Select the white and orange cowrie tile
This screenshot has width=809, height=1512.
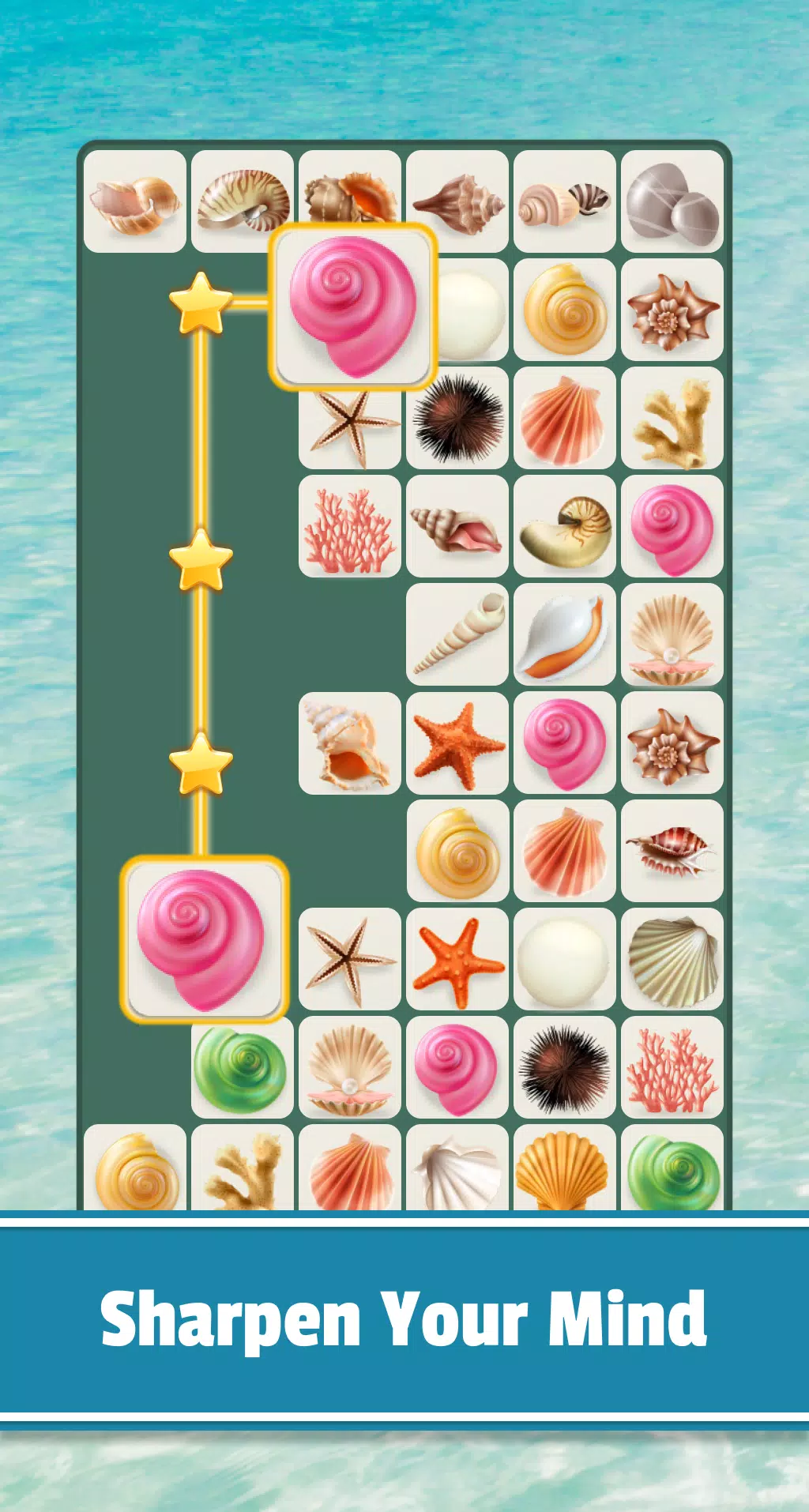coord(565,634)
